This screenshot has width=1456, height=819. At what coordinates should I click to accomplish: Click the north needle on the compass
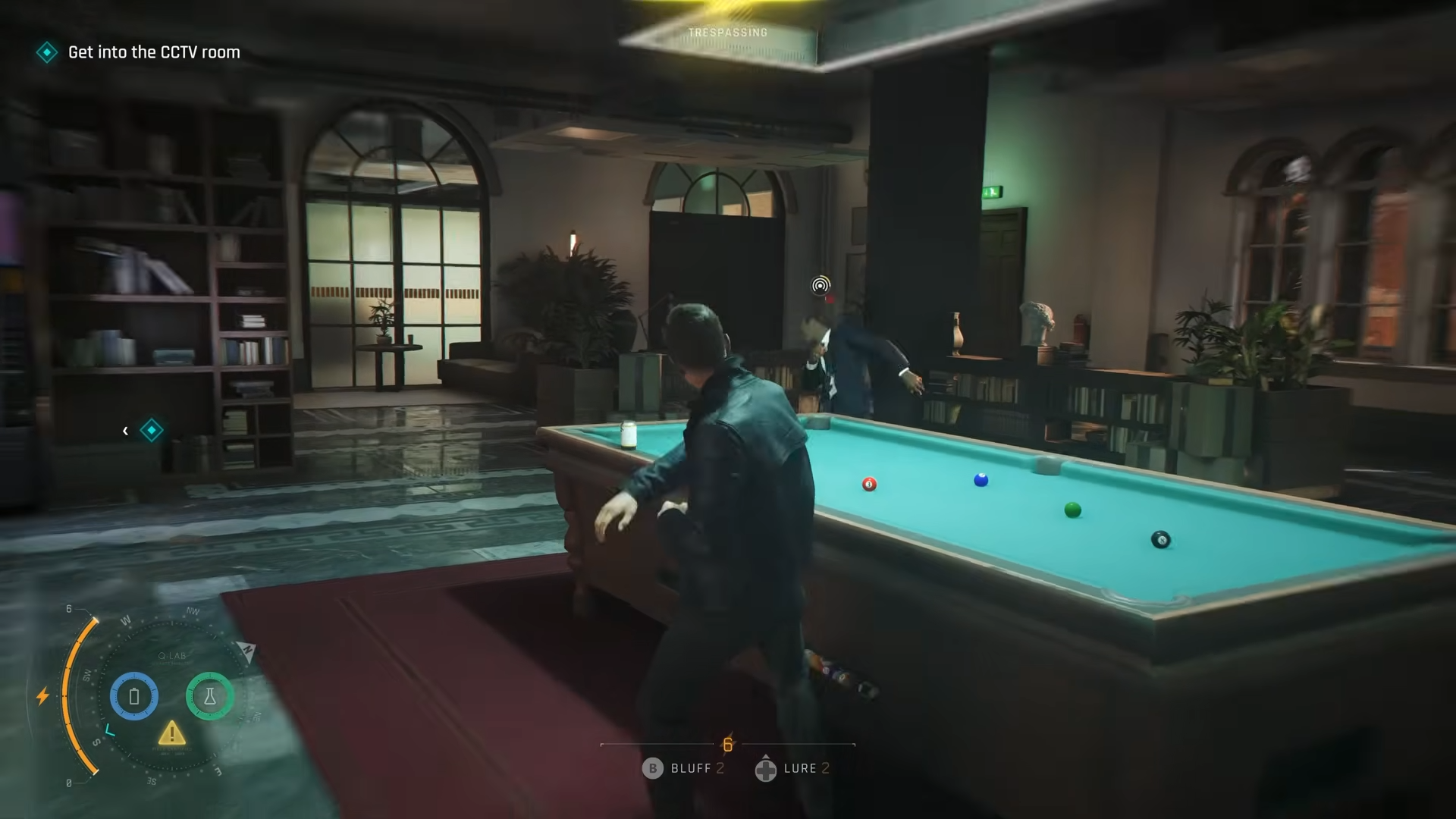click(x=247, y=651)
